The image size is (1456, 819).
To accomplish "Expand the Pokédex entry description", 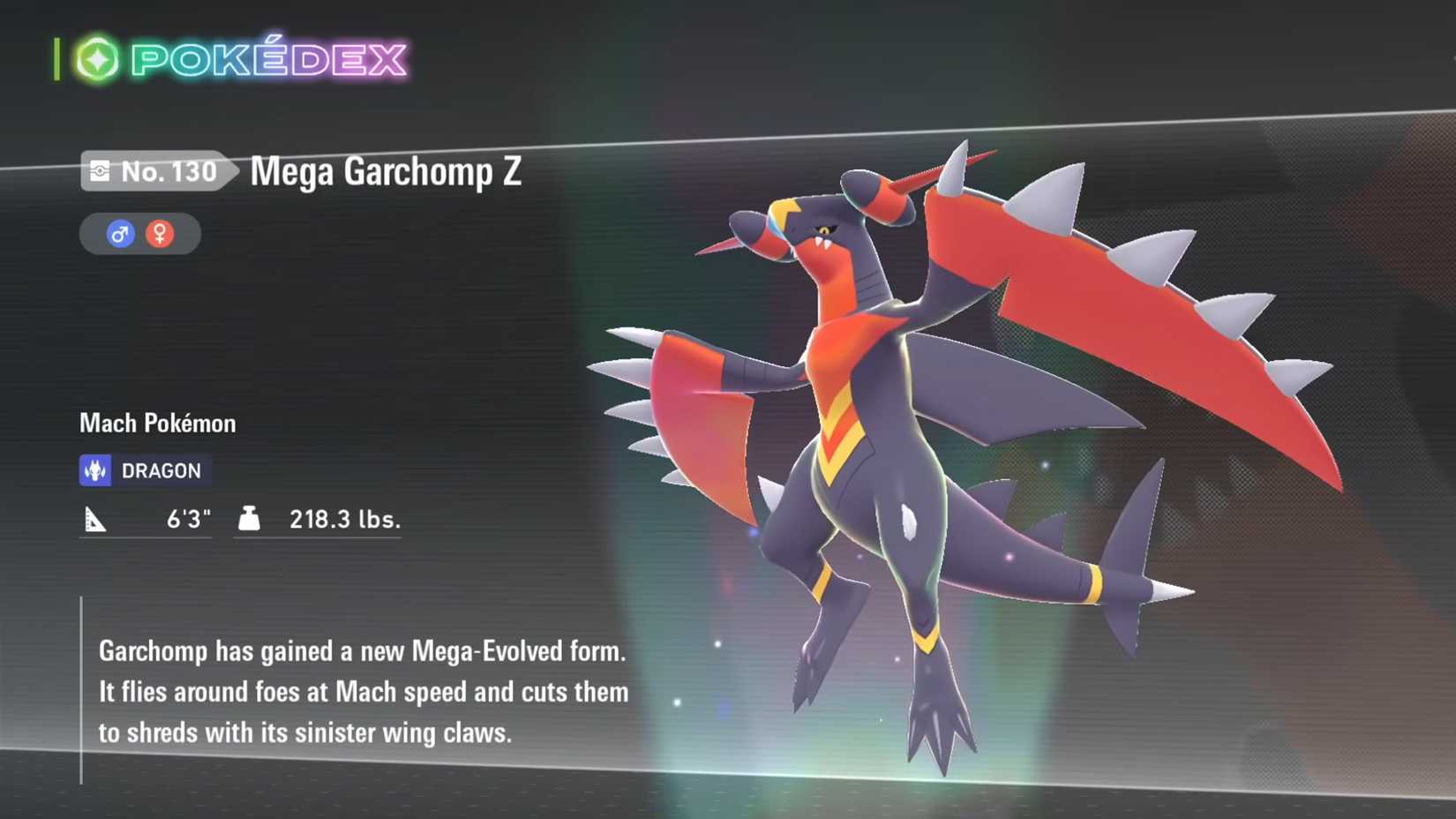I will pos(362,692).
